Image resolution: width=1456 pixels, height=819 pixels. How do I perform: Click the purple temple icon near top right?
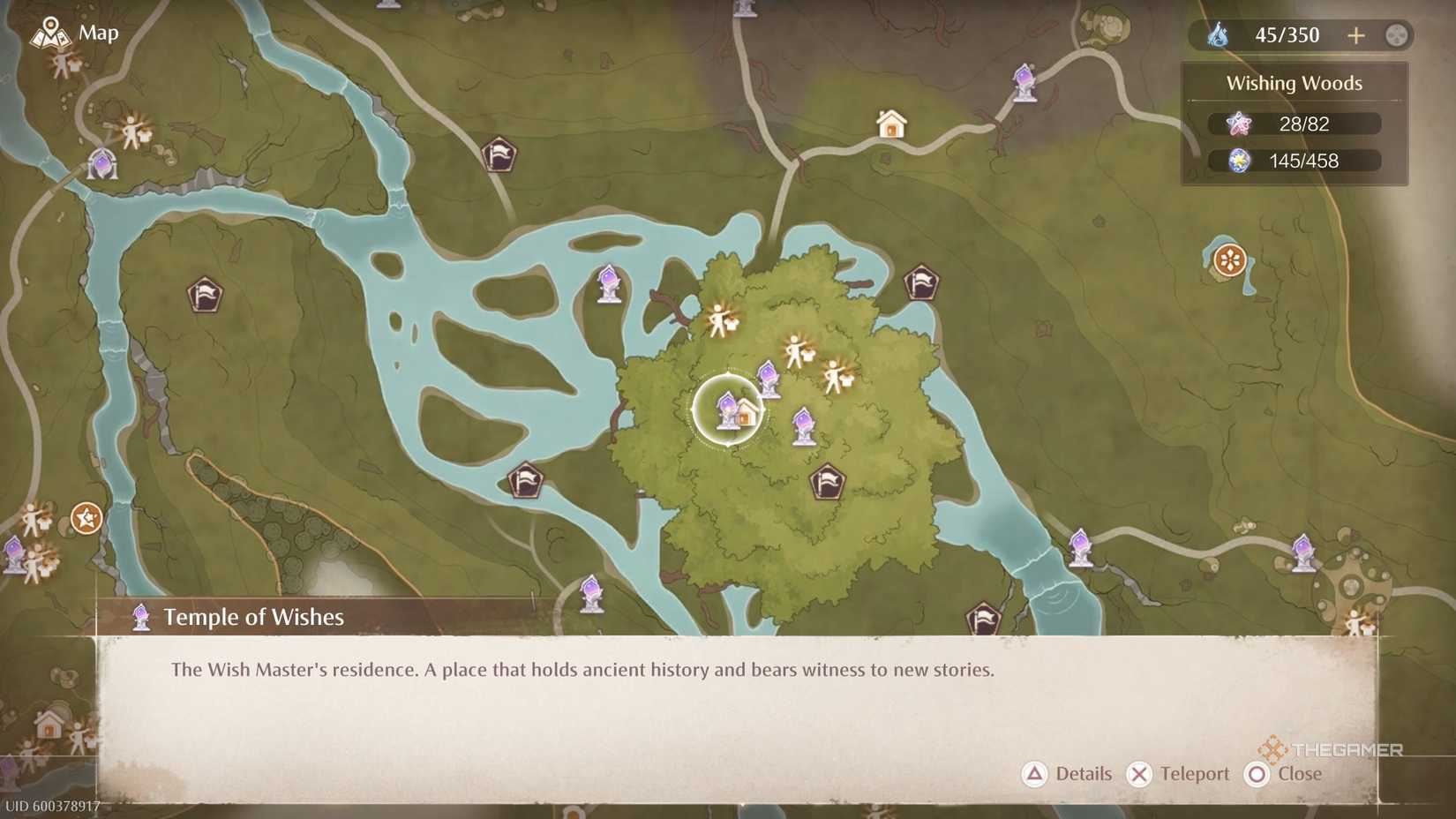pyautogui.click(x=1024, y=82)
